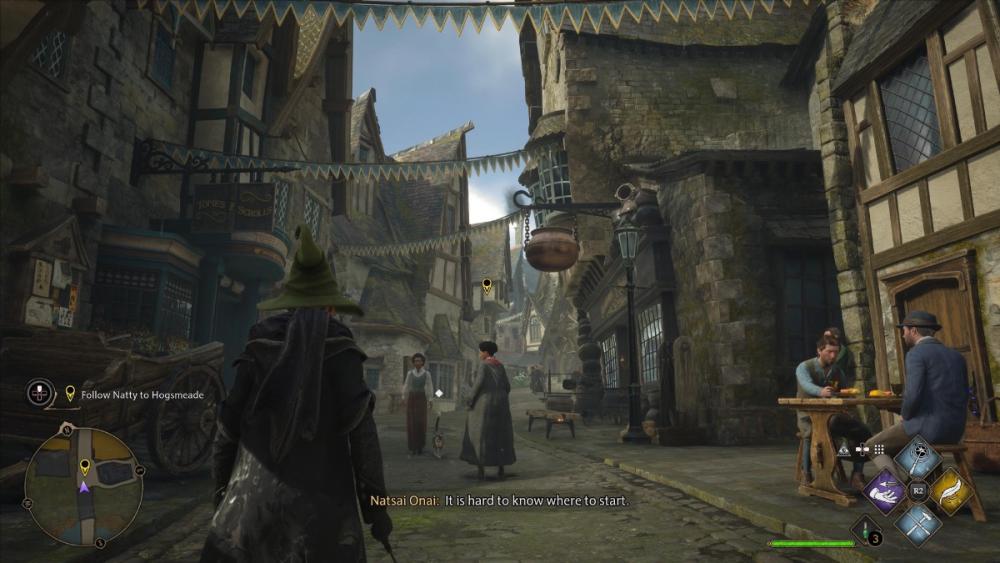This screenshot has width=1000, height=563.
Task: Use the green Wiggenweld potion slot
Action: click(x=865, y=530)
